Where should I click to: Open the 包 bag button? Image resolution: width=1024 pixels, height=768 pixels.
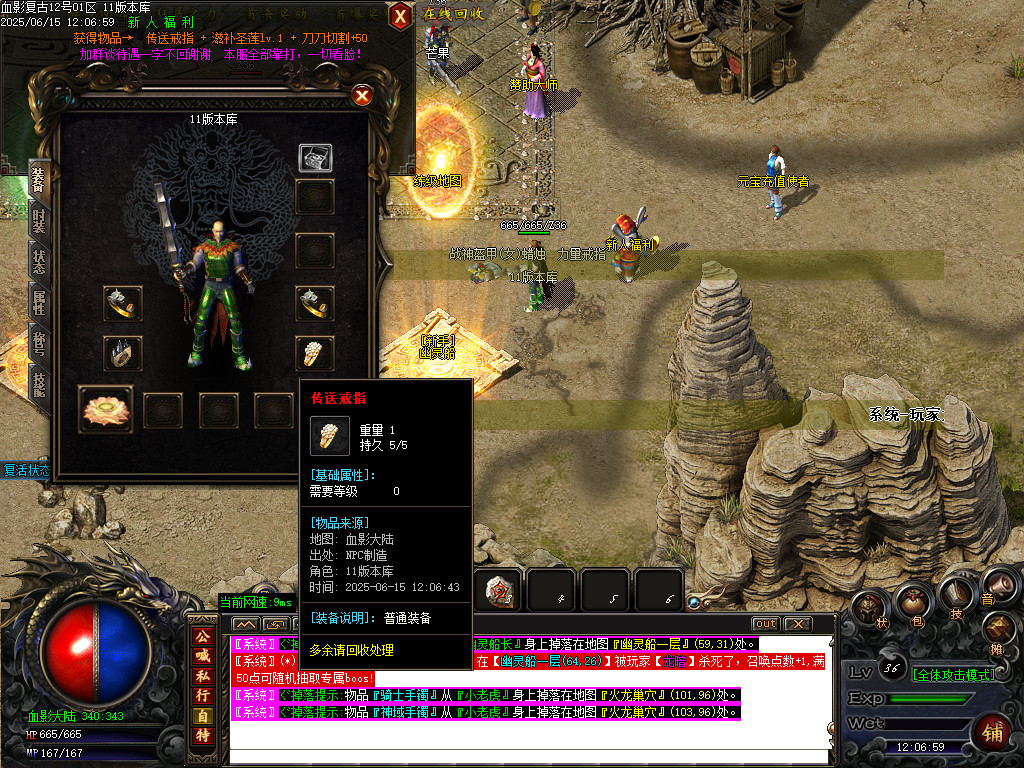tap(913, 604)
